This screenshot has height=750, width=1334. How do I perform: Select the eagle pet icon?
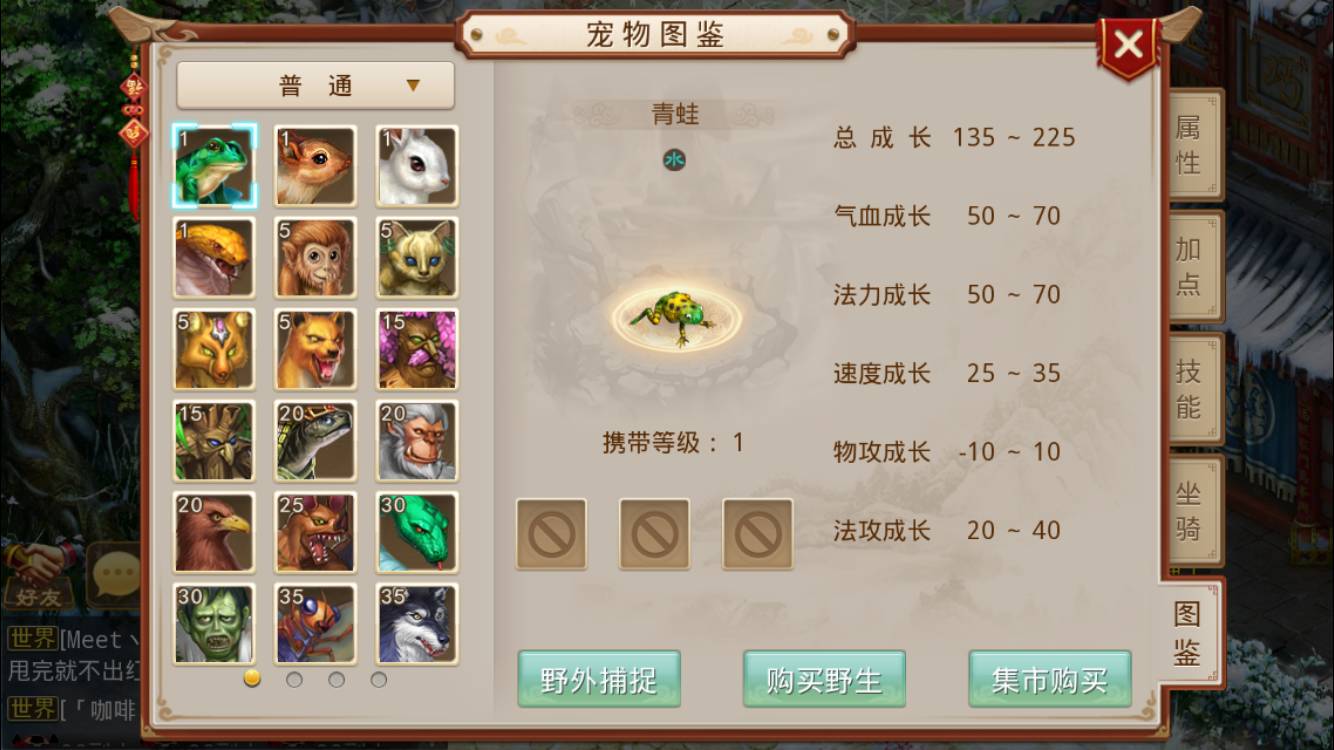tap(213, 532)
